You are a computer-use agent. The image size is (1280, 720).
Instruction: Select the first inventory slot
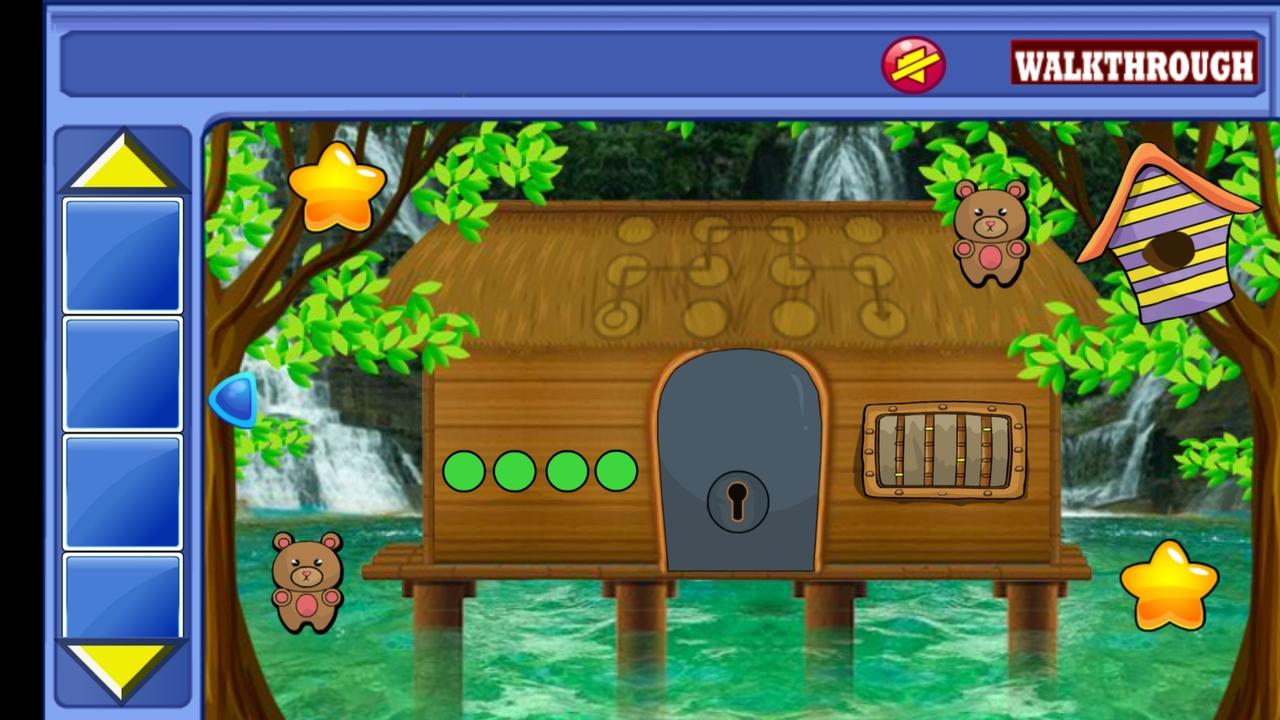[121, 253]
